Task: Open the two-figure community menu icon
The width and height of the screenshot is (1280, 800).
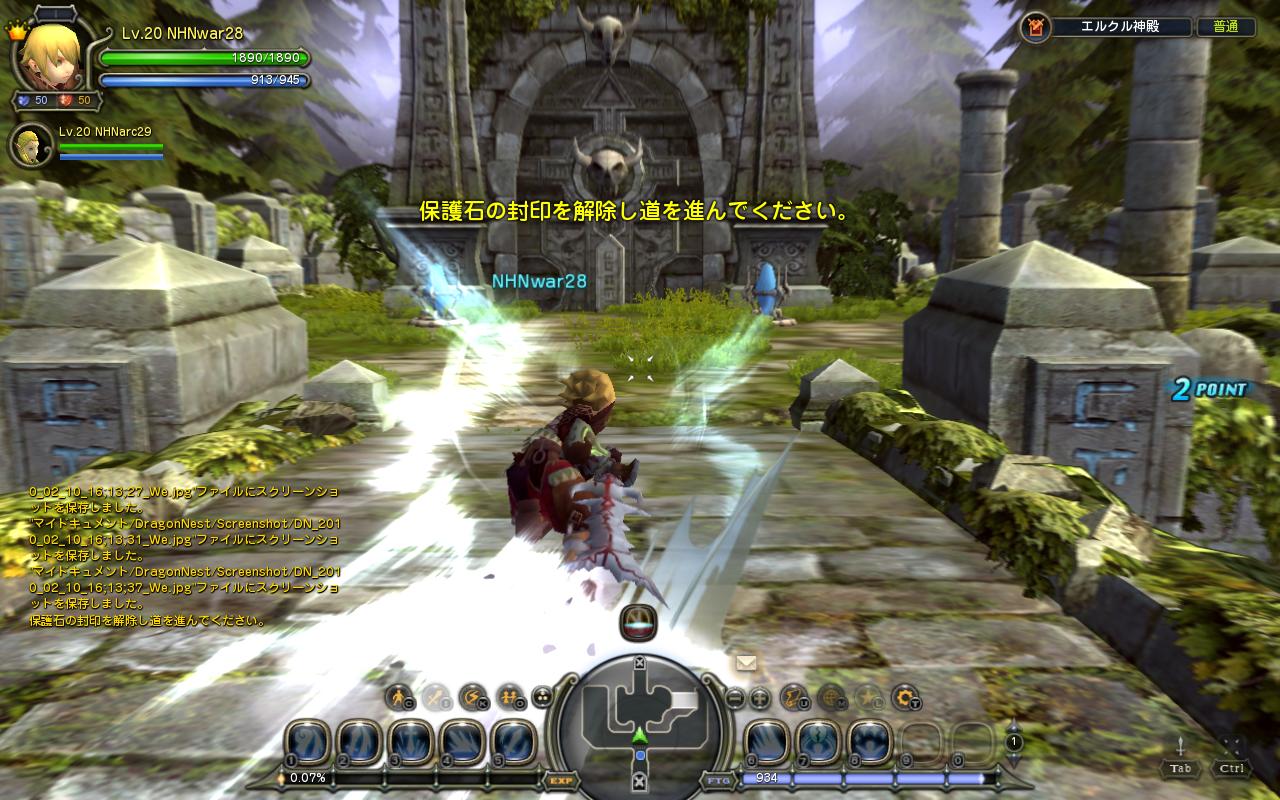Action: 509,697
